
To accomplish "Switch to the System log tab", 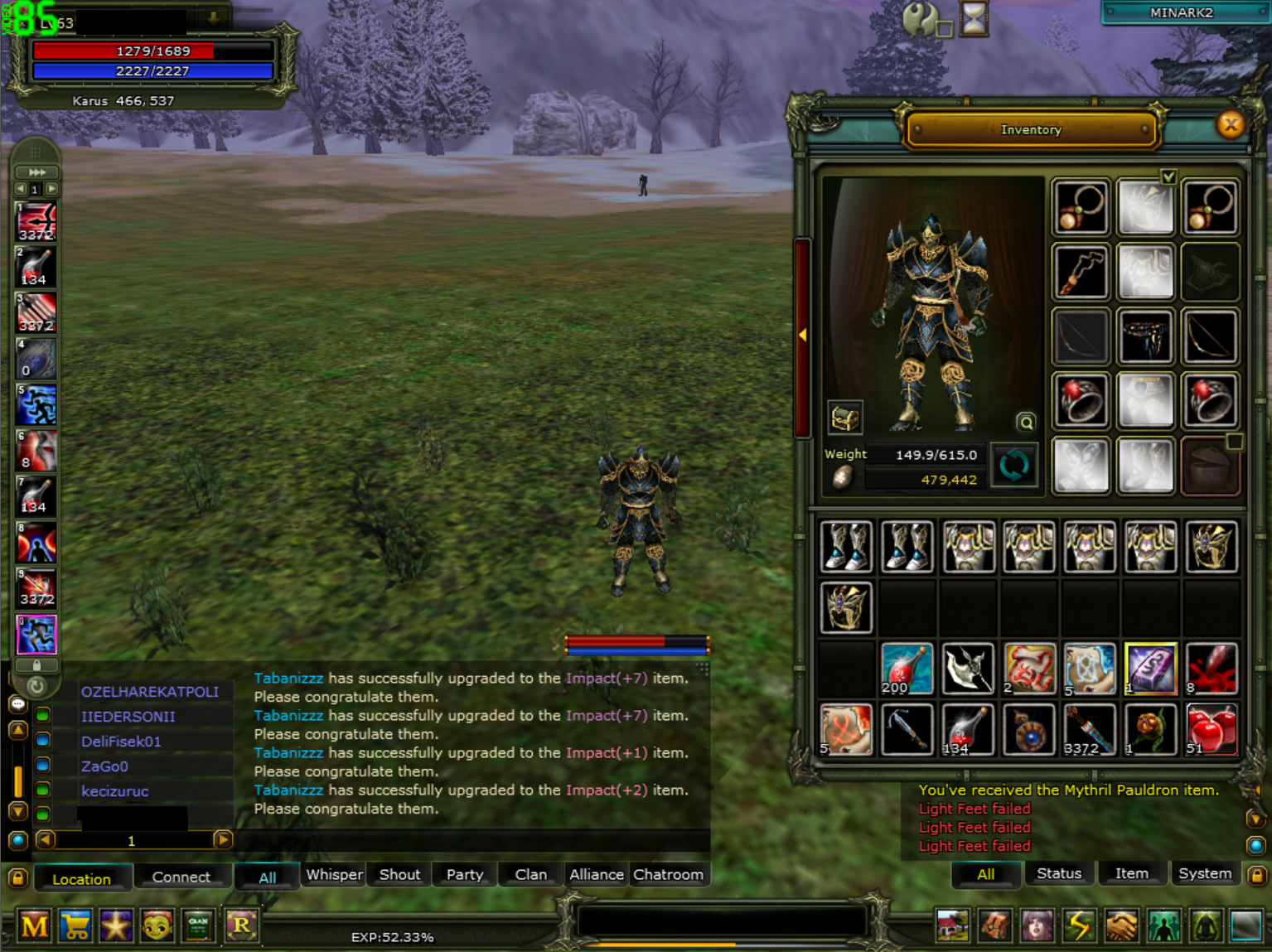I will 1204,873.
